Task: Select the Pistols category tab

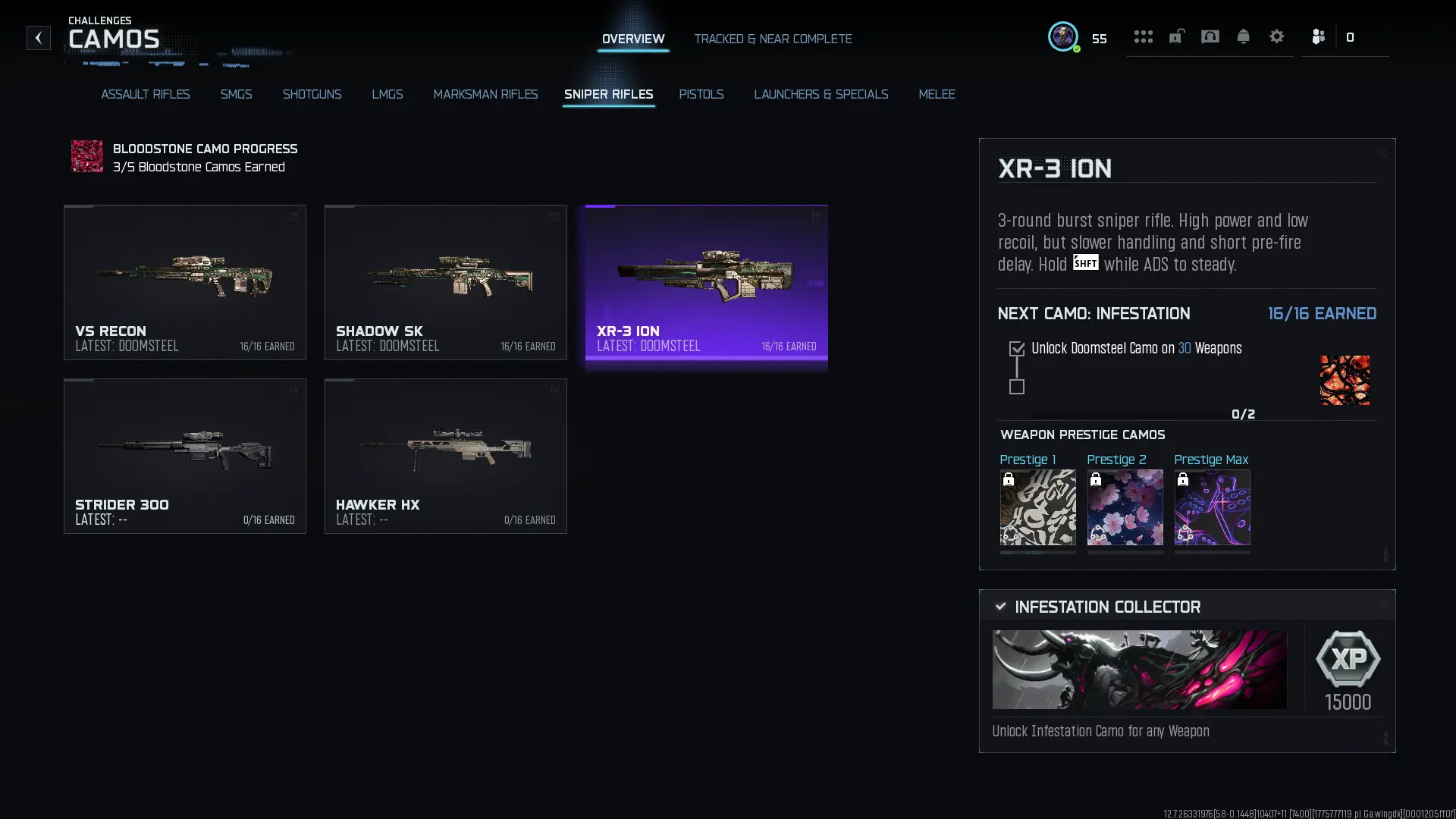Action: pos(701,94)
